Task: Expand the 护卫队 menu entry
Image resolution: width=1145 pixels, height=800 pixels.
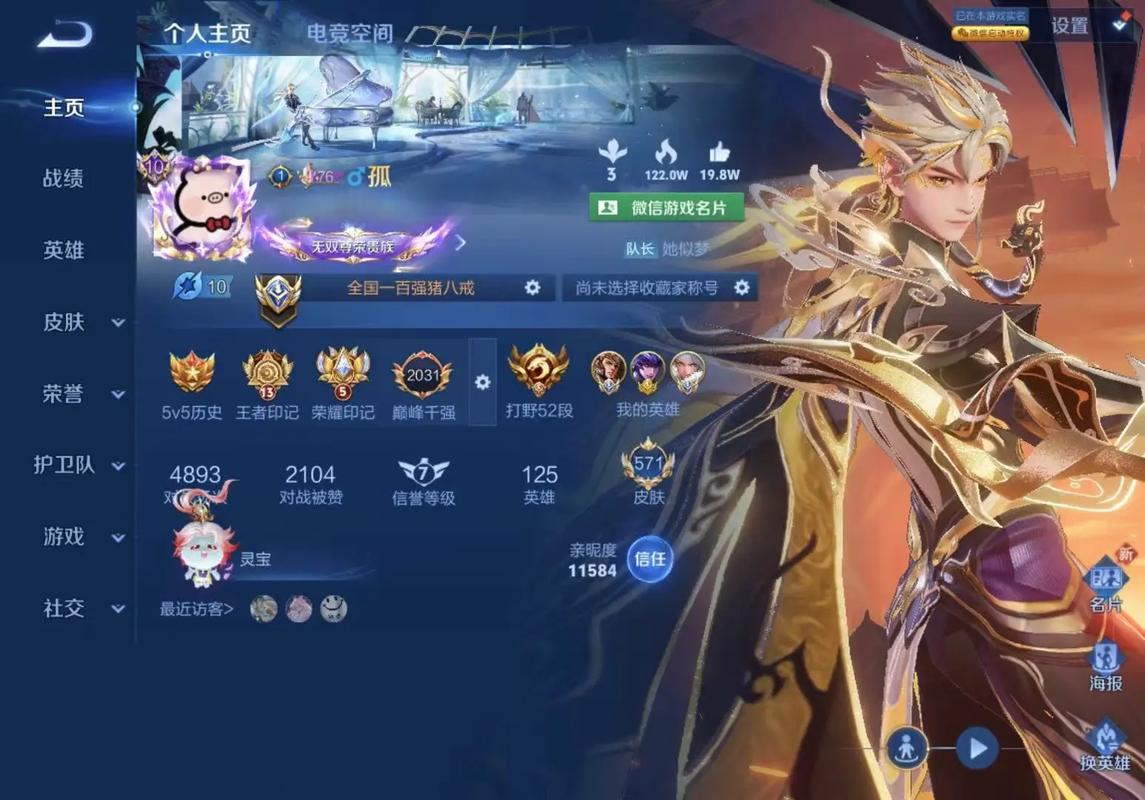Action: [x=80, y=465]
